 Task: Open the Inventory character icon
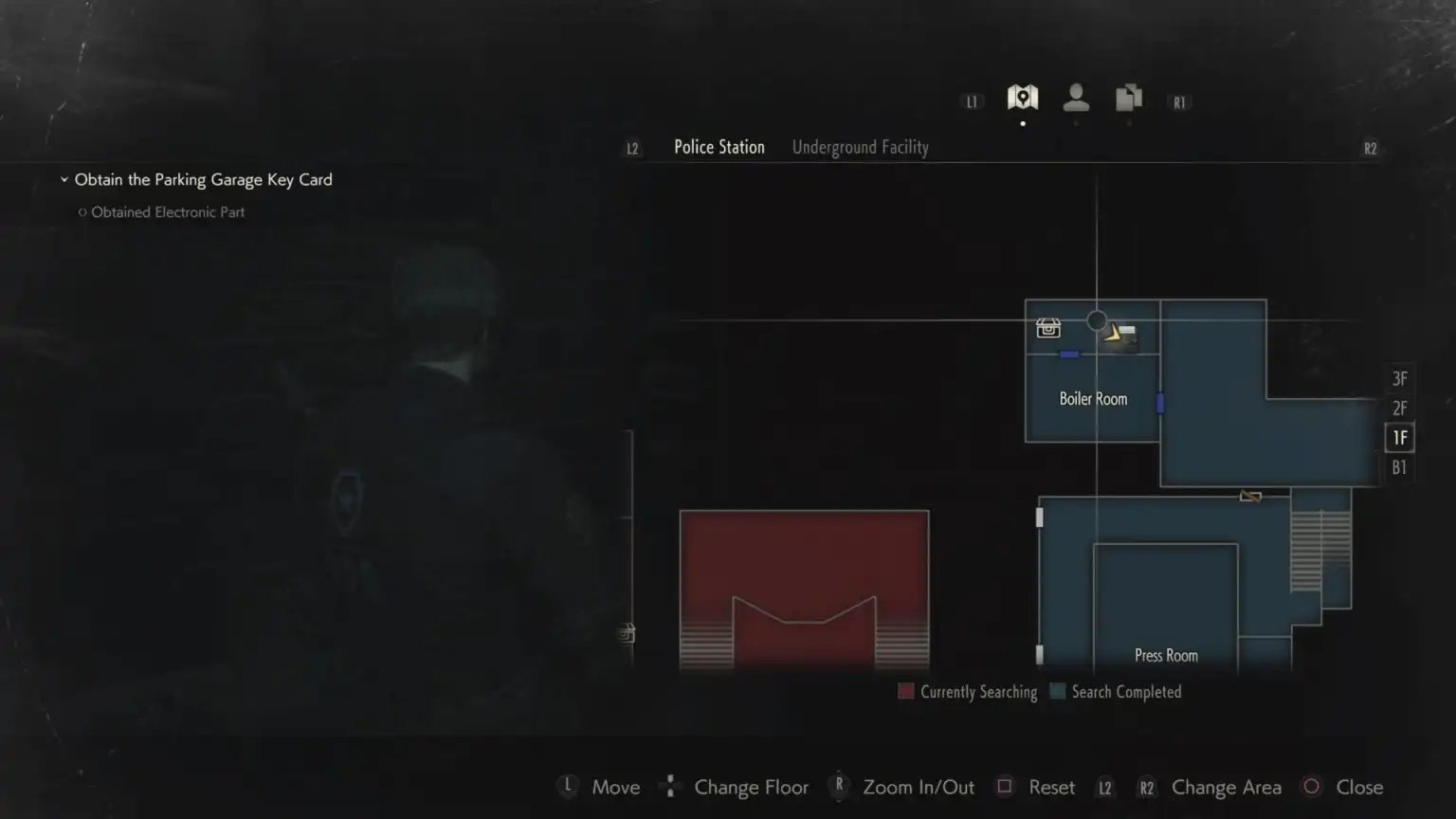1076,98
